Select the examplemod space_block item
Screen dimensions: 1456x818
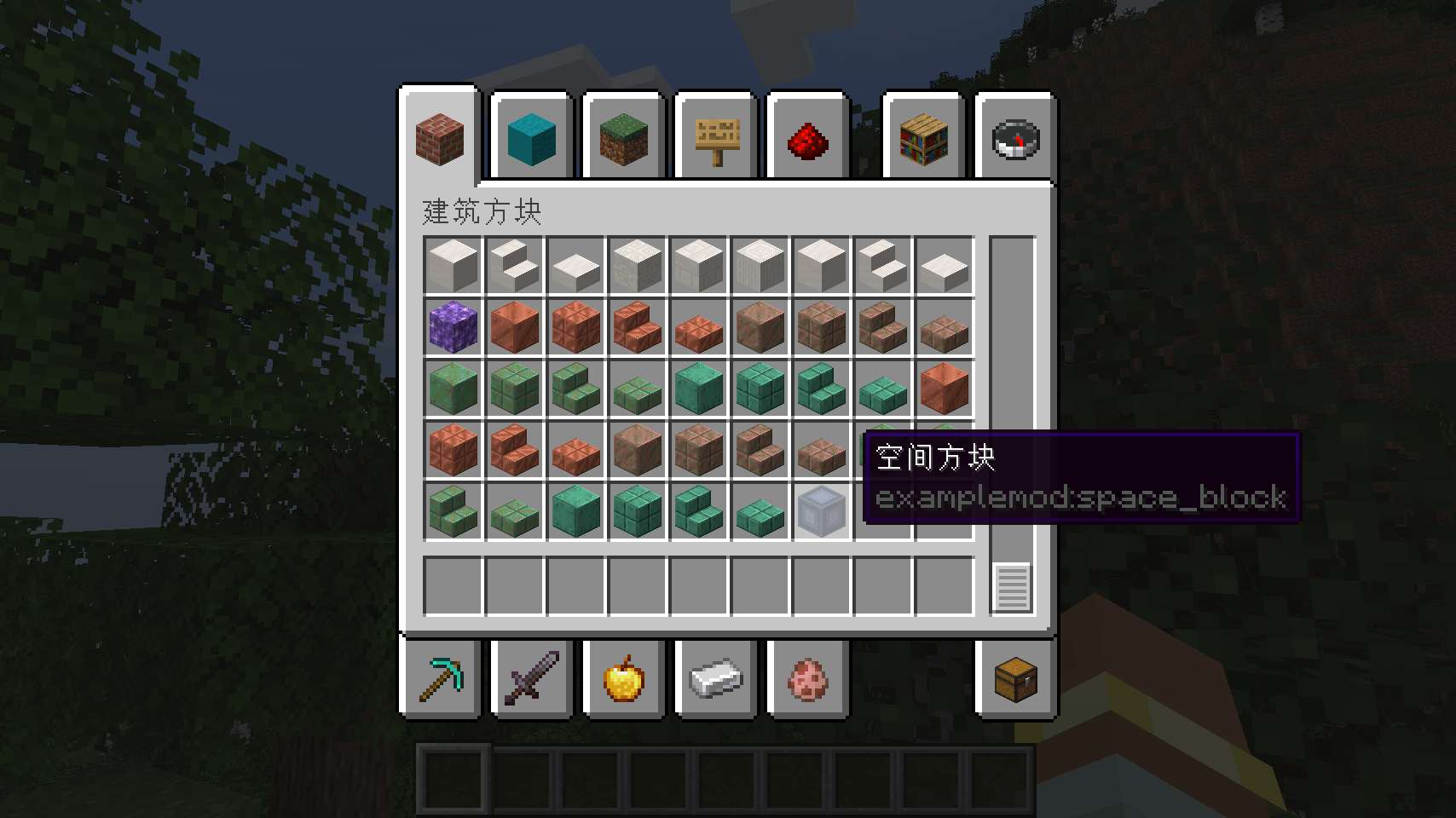pos(821,510)
